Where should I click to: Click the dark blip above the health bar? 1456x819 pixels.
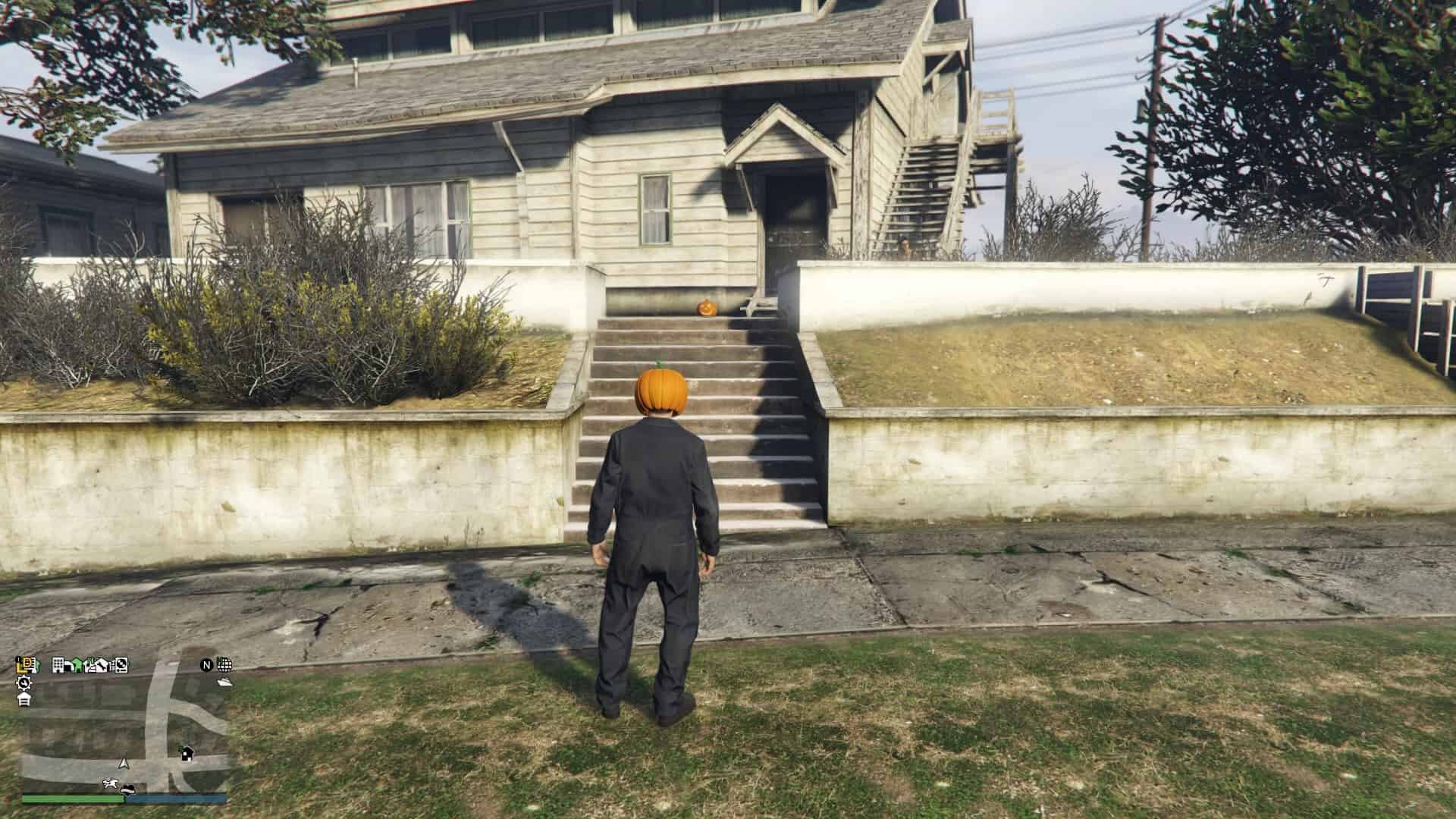click(x=127, y=789)
